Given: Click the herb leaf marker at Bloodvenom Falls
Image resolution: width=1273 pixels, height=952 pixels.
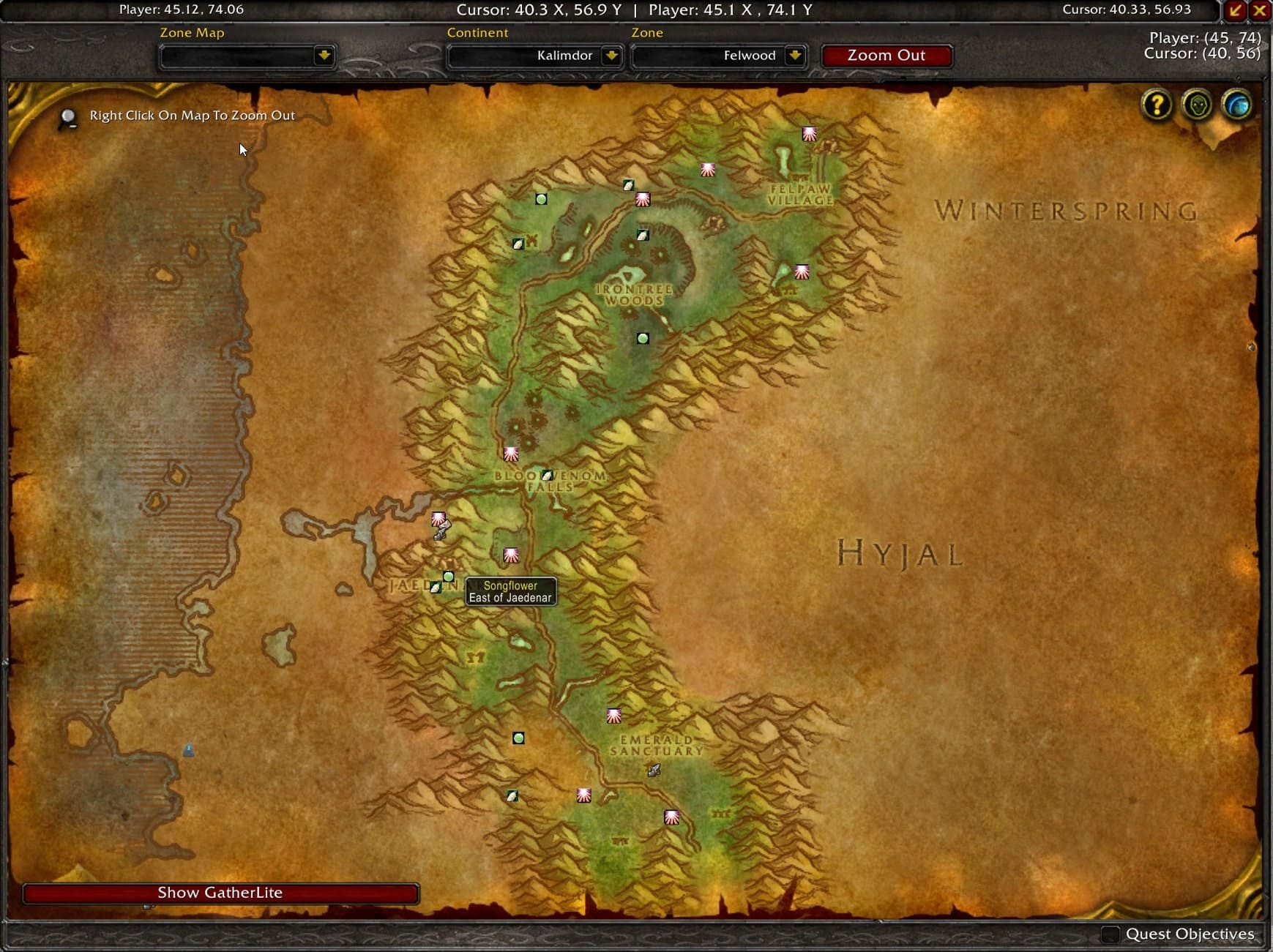Looking at the screenshot, I should pyautogui.click(x=548, y=475).
